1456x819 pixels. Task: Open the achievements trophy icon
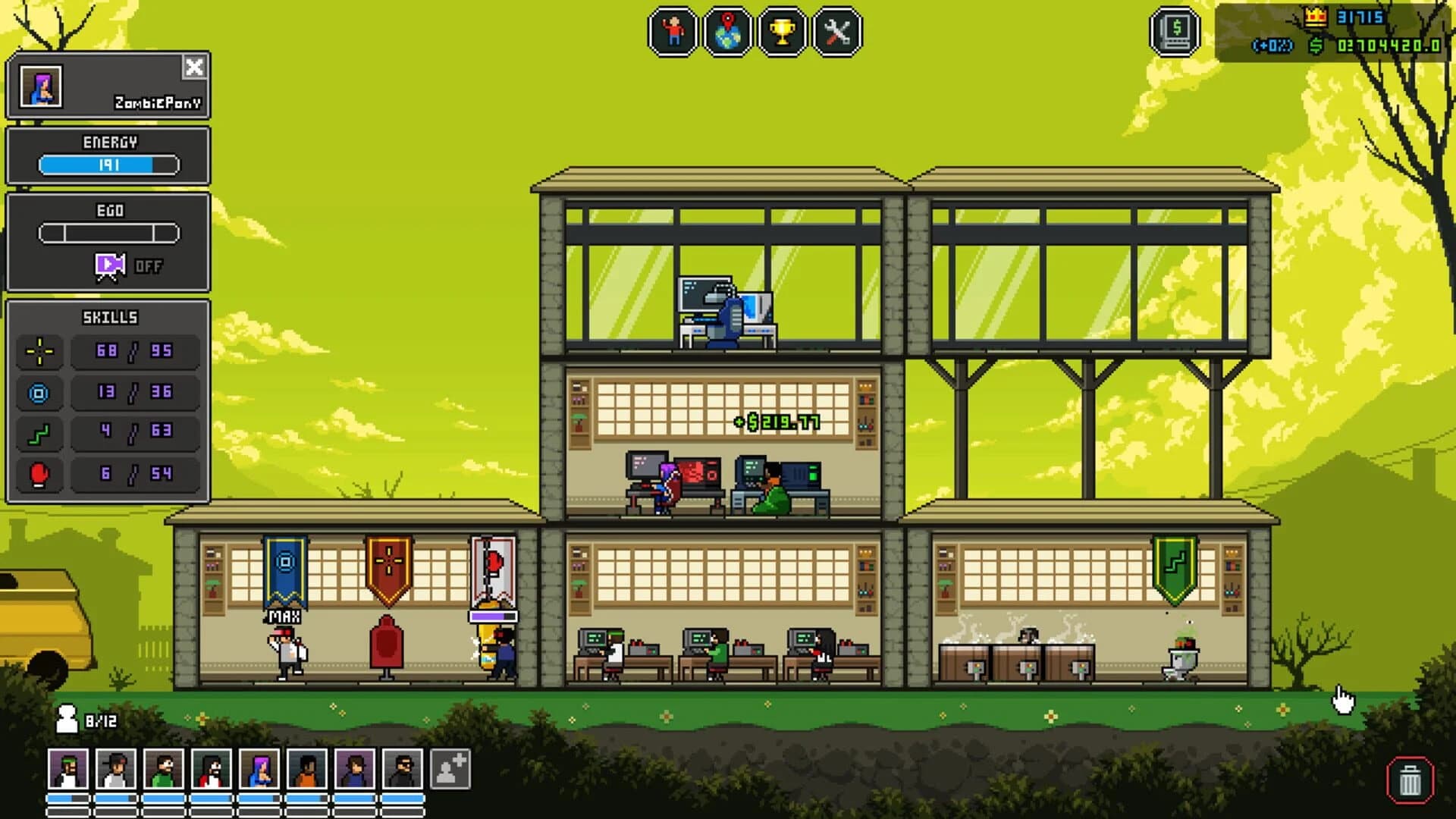(783, 30)
